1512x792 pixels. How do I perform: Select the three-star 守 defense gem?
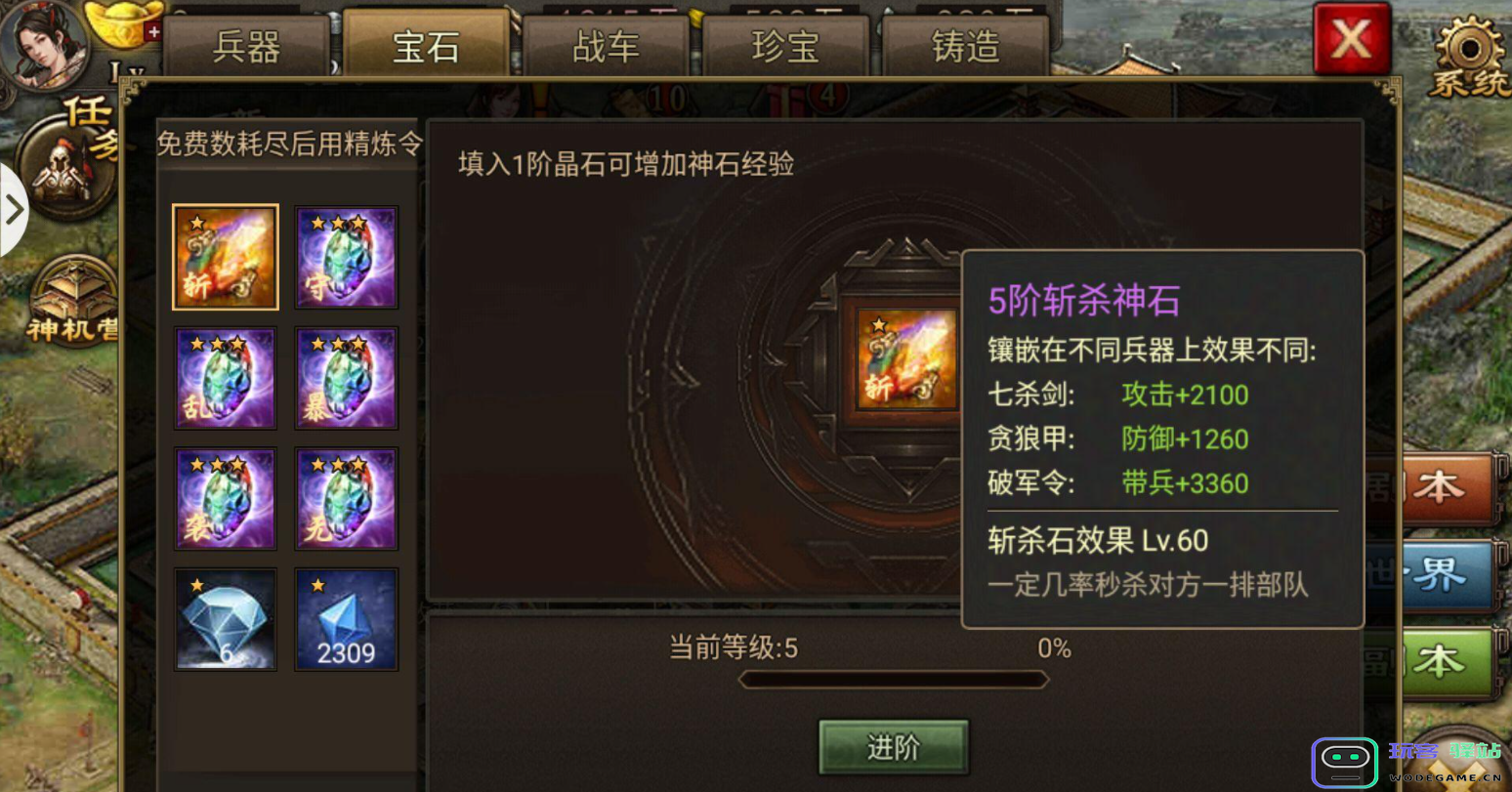[346, 256]
